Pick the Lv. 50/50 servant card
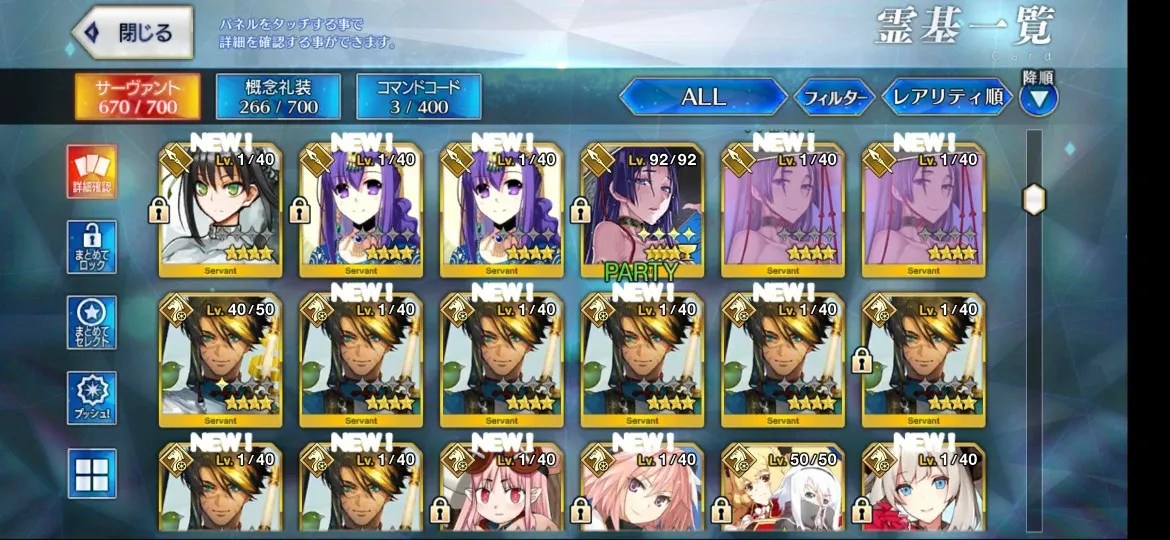 pos(783,490)
